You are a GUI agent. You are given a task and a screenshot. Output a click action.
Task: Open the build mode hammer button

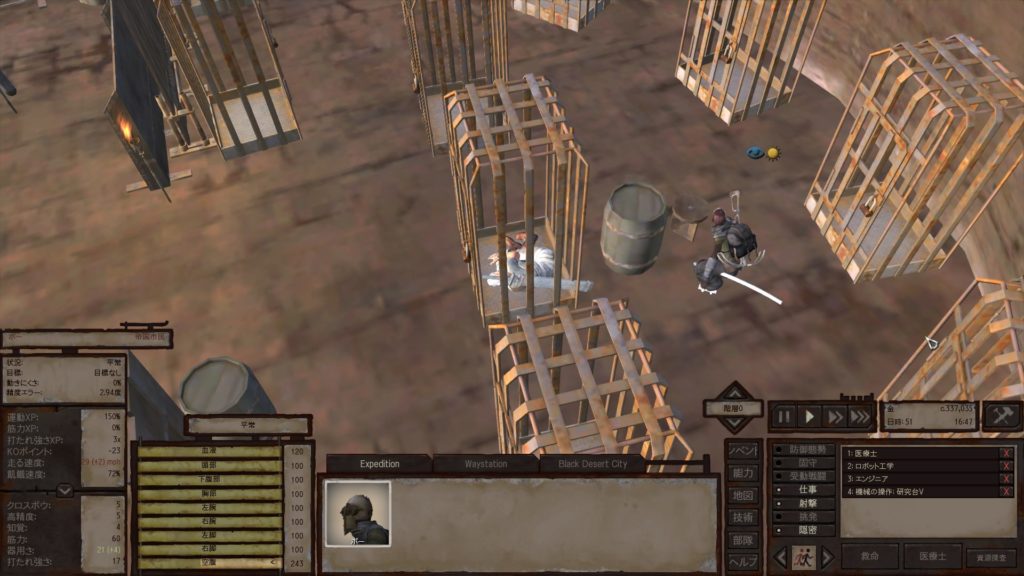1001,415
